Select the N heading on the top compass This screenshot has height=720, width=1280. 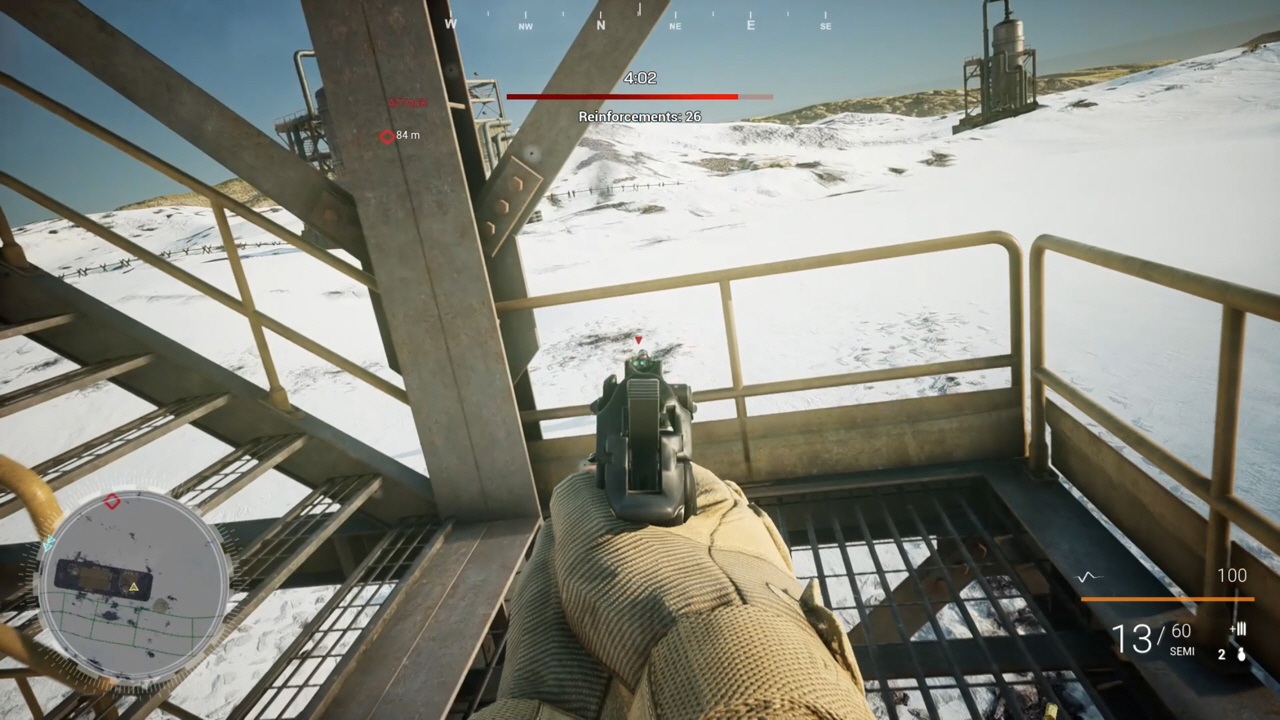coord(601,25)
